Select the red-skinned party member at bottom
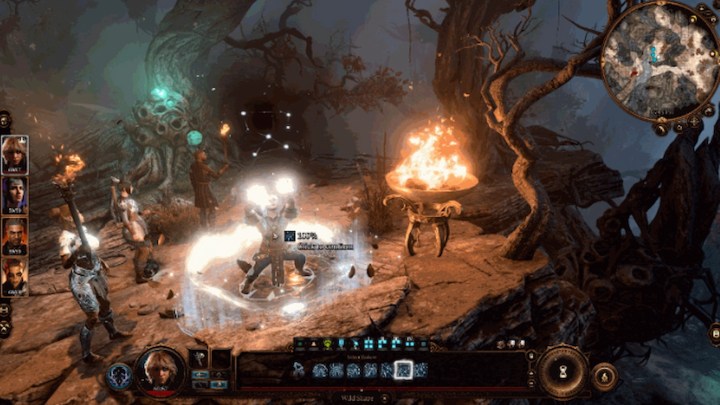720x405 pixels. point(15,276)
